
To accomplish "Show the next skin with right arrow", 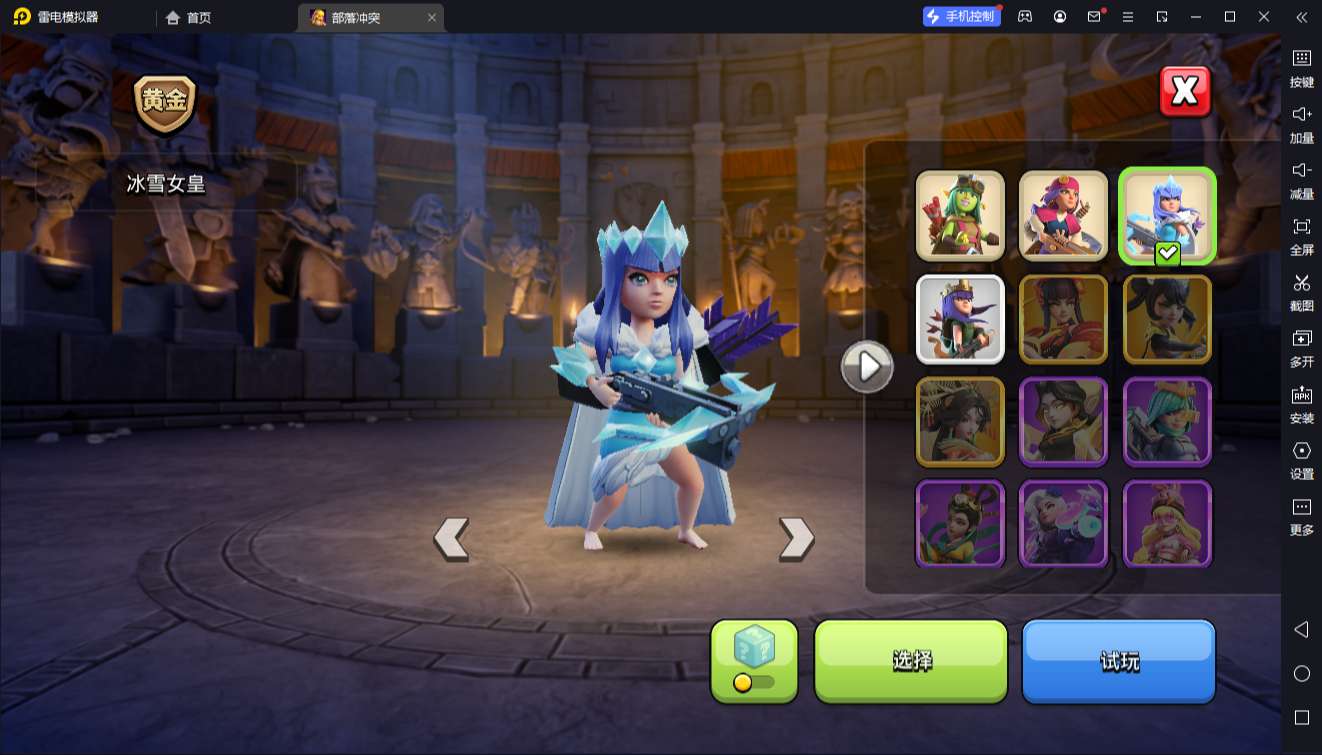I will point(796,539).
